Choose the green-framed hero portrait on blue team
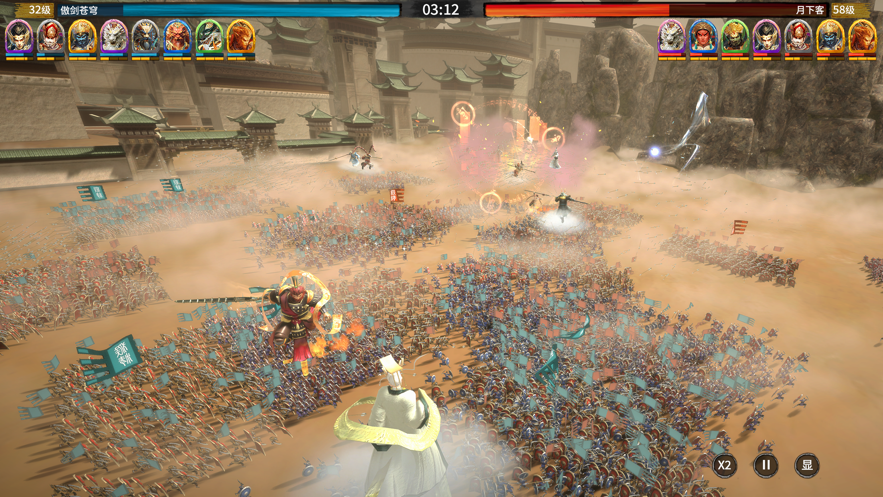 [209, 38]
